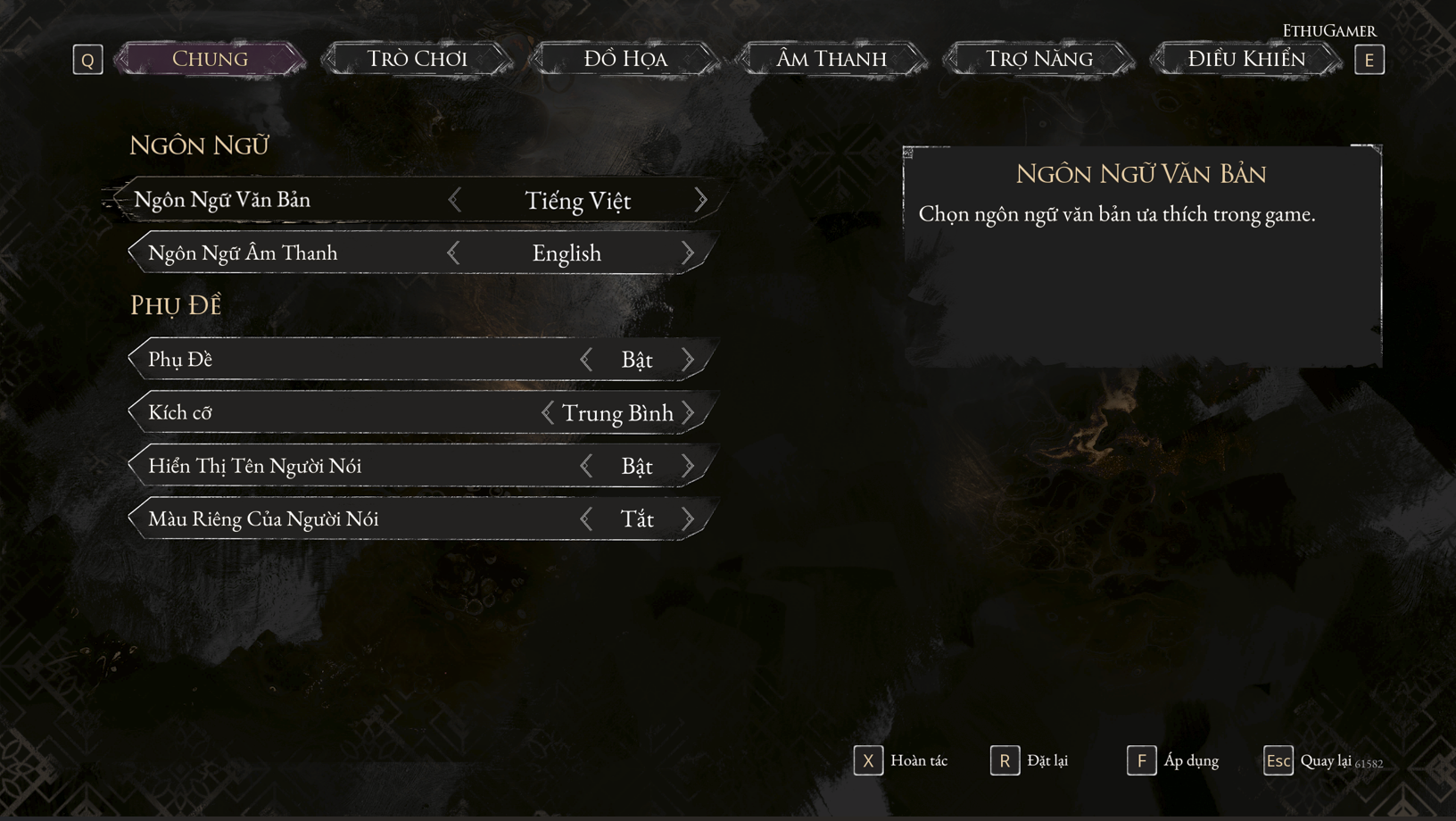Click right arrow for Màu Riêng Của Người Nói
The image size is (1456, 821).
(688, 519)
